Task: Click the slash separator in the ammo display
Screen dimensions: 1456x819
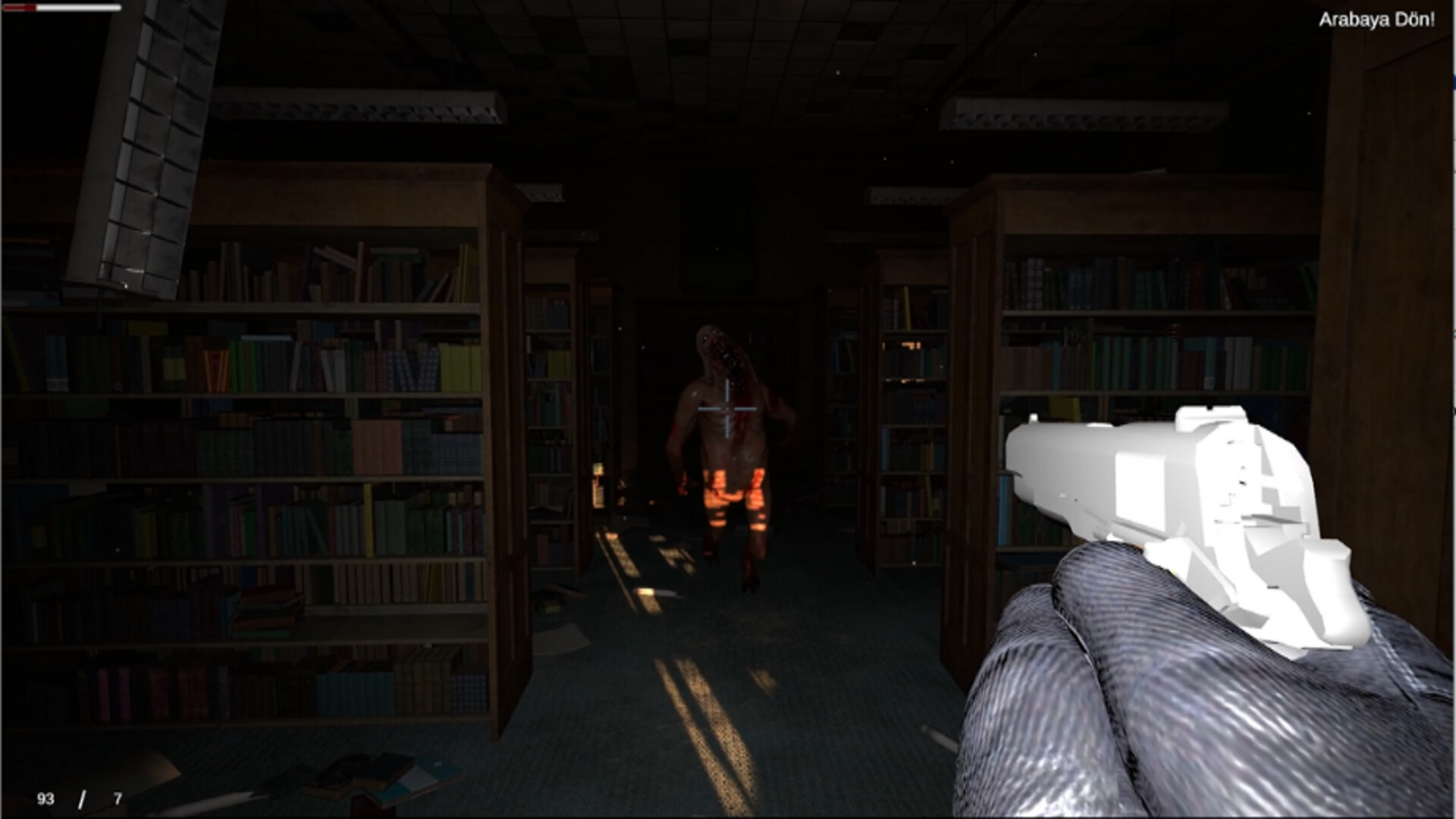Action: [82, 798]
